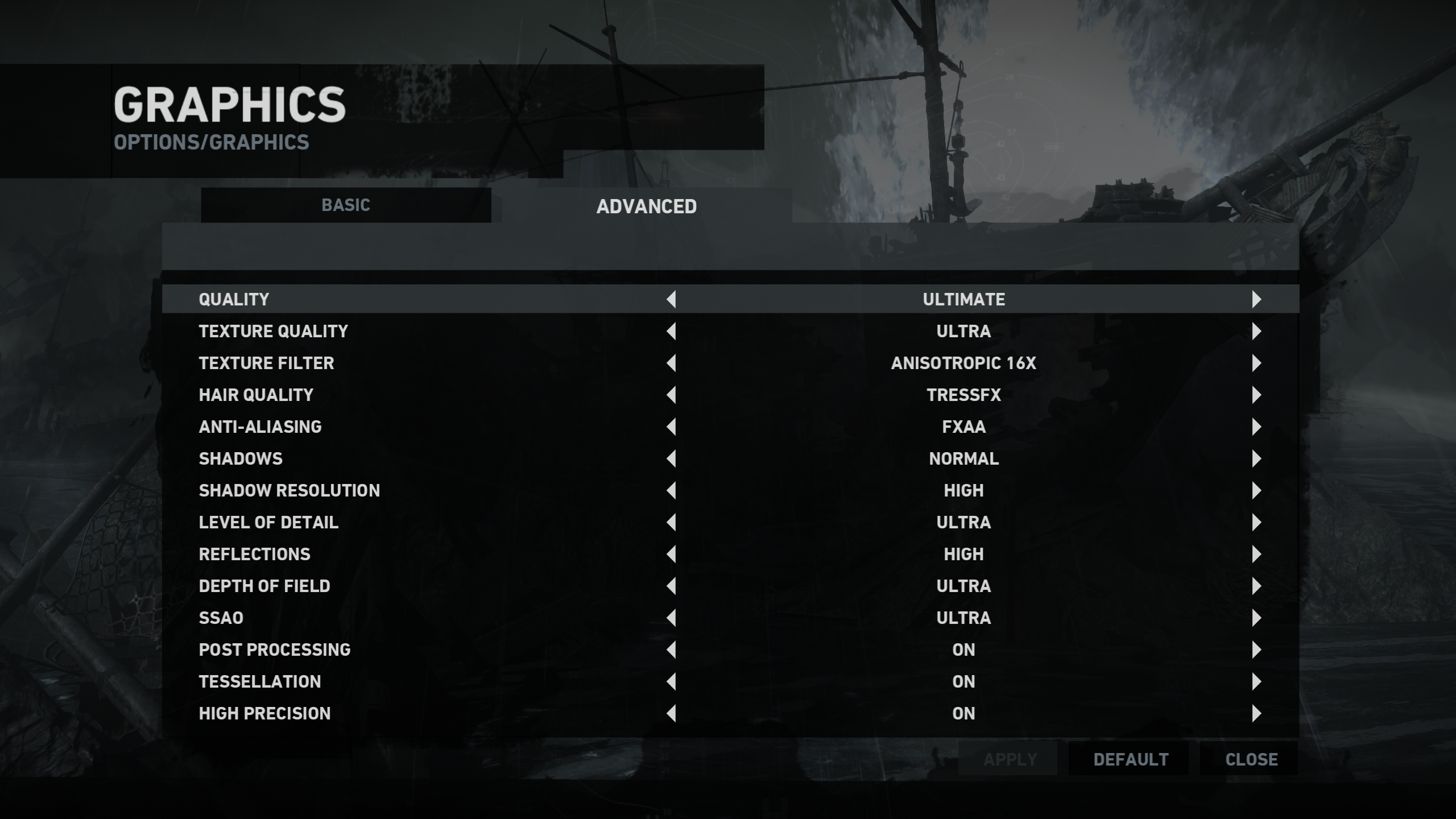Increase Reflections using the right arrow
Screen dimensions: 1456x819
point(1256,554)
